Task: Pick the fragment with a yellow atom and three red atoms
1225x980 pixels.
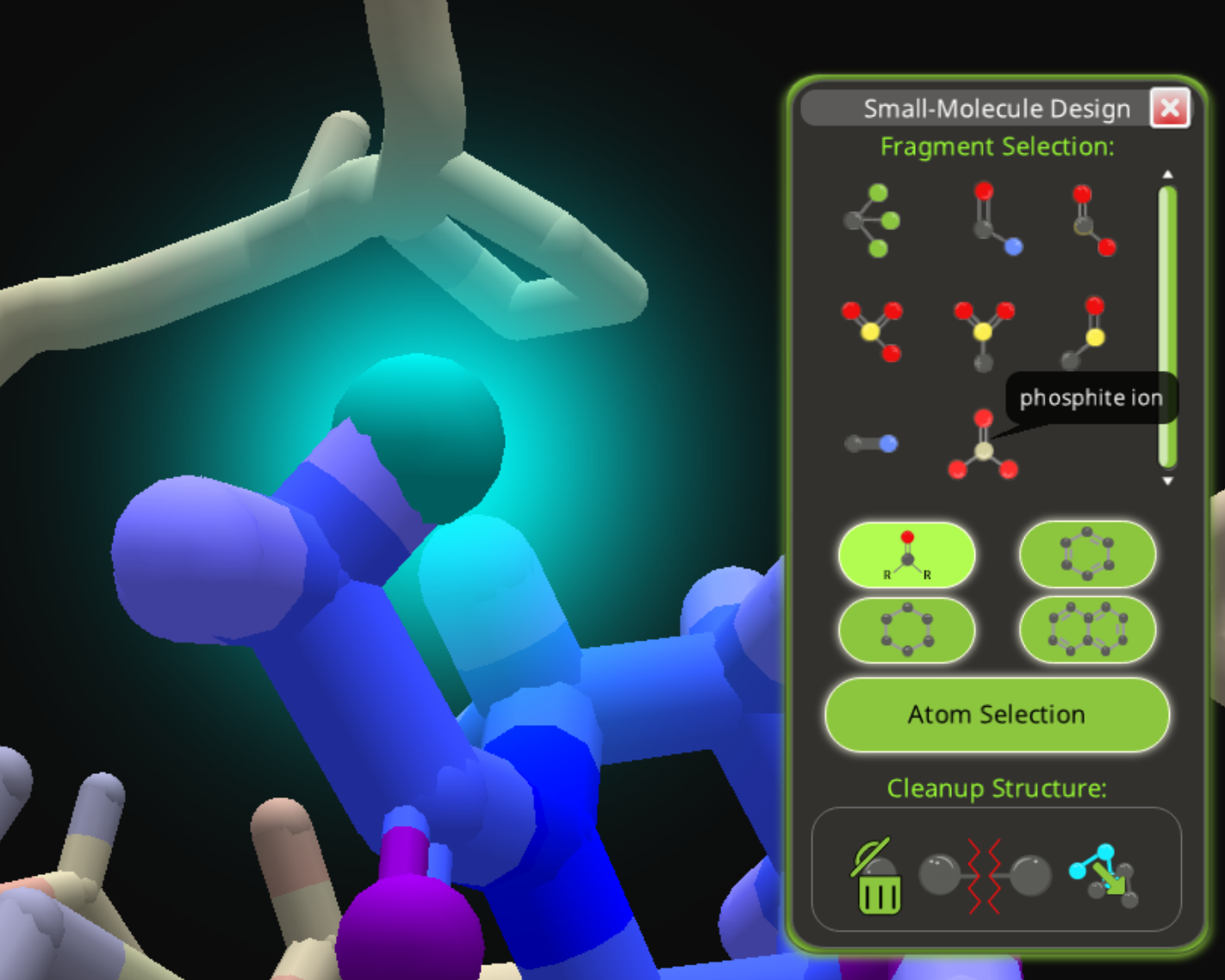Action: 871,329
